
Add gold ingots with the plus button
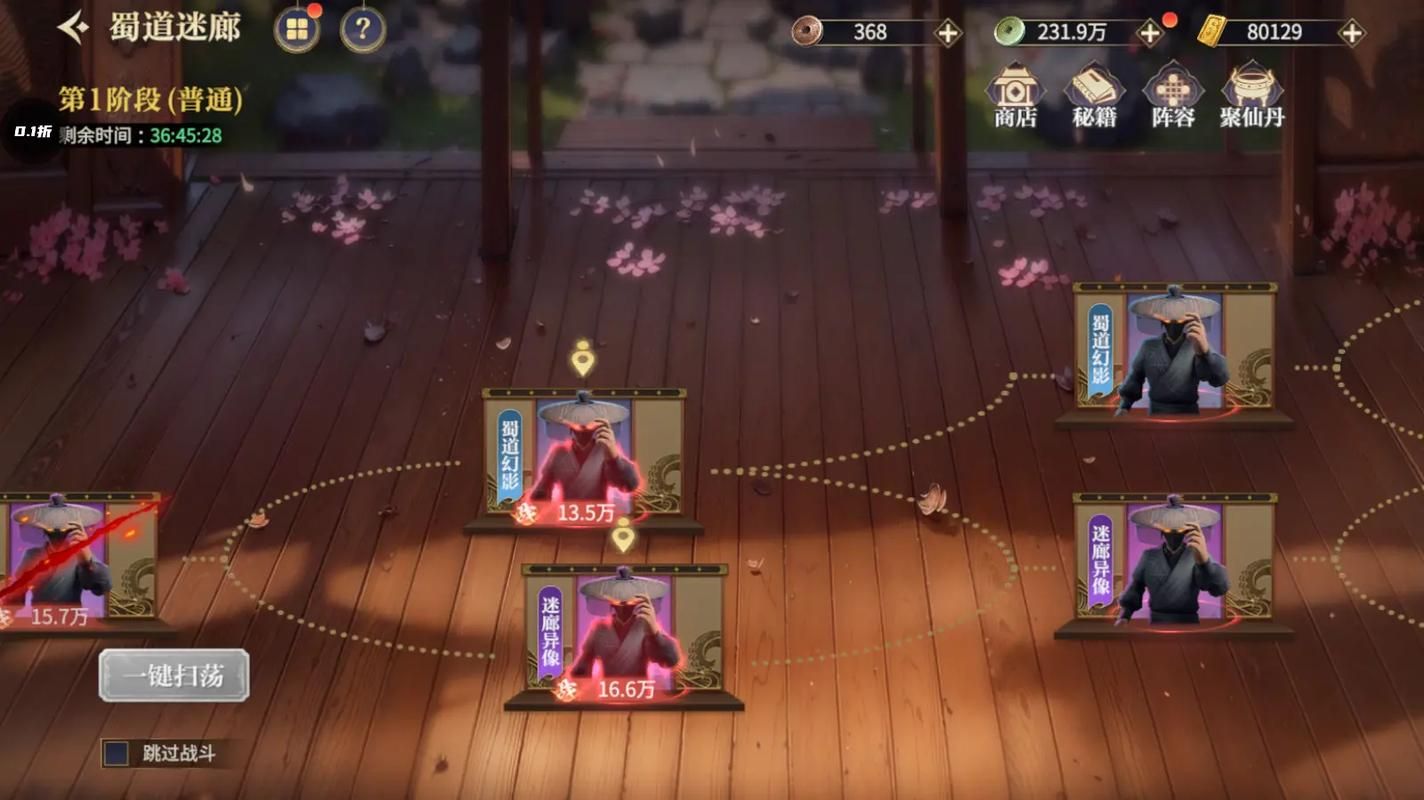tap(1351, 32)
